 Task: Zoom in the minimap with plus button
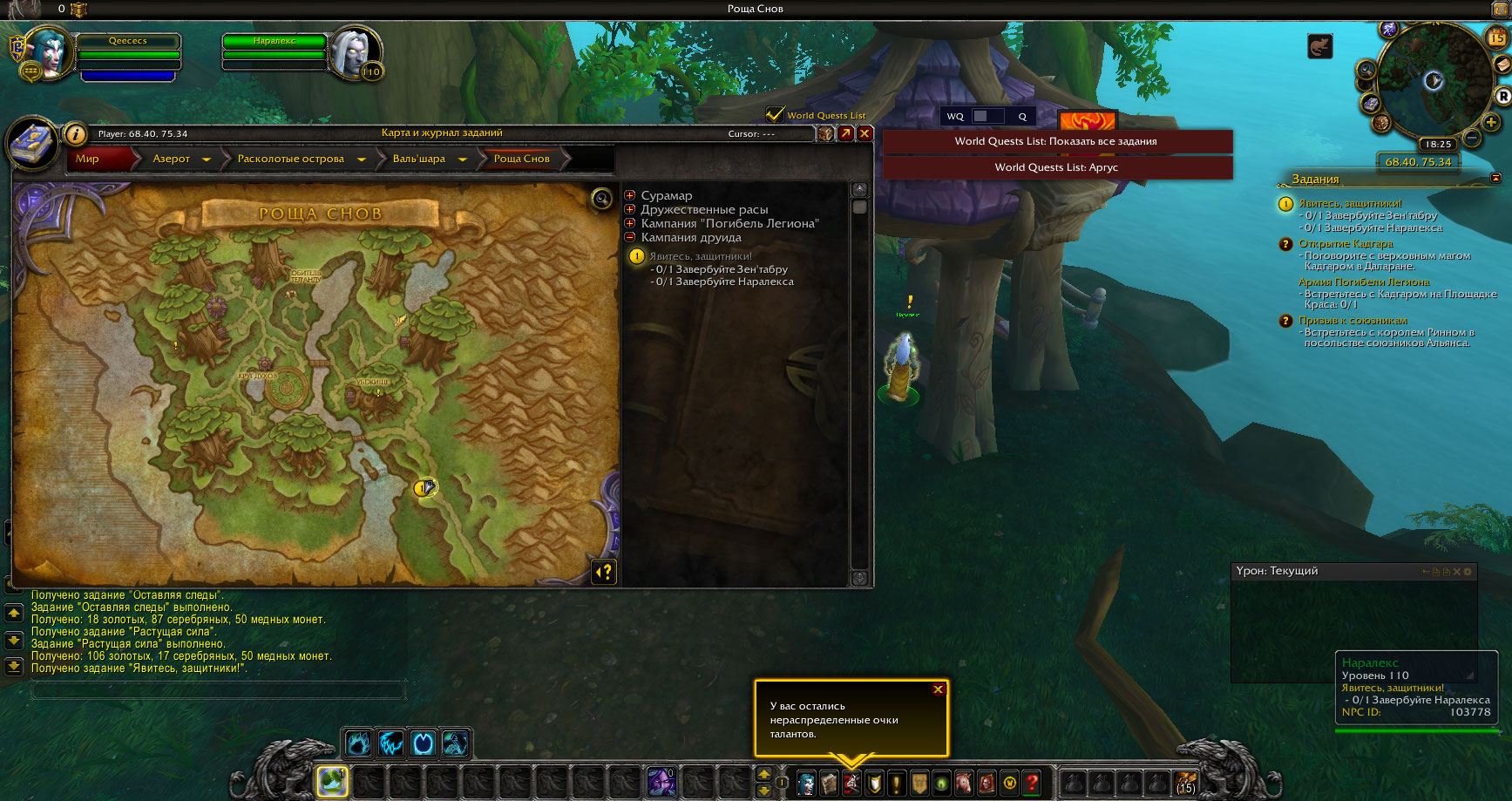point(1491,123)
